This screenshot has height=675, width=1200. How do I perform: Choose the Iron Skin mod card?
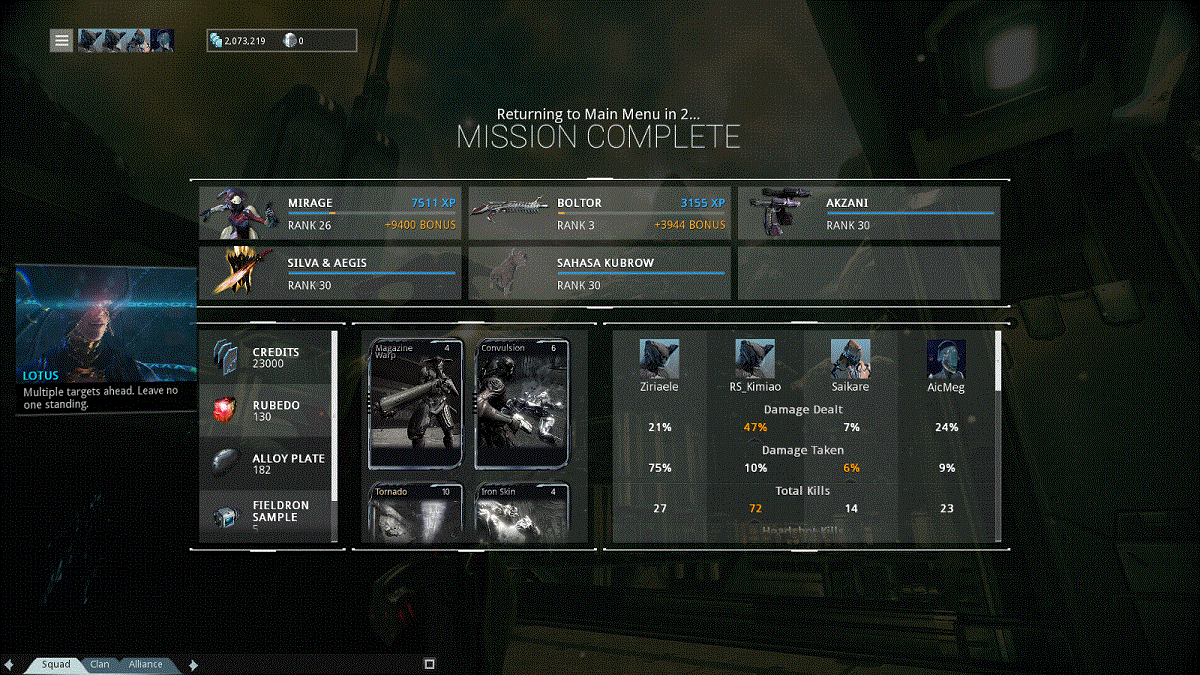(522, 512)
